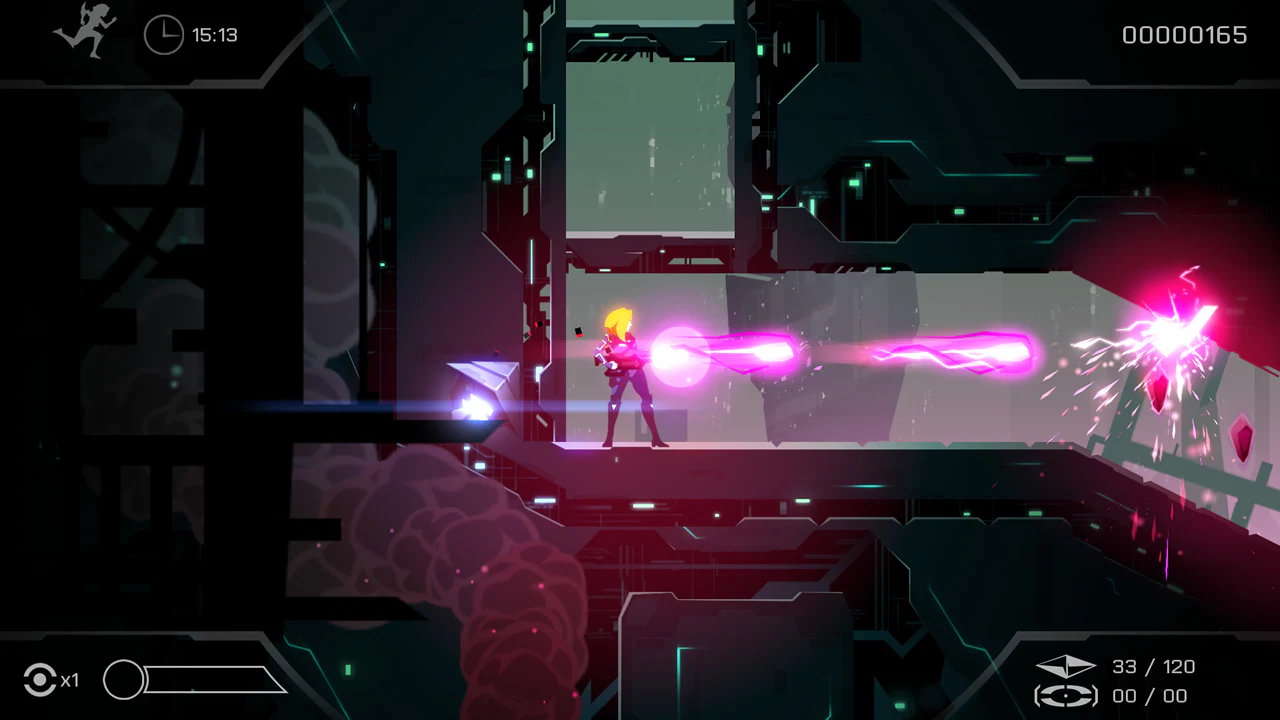The image size is (1280, 720).
Task: Select the clock icon next to the mission timer
Action: [163, 35]
